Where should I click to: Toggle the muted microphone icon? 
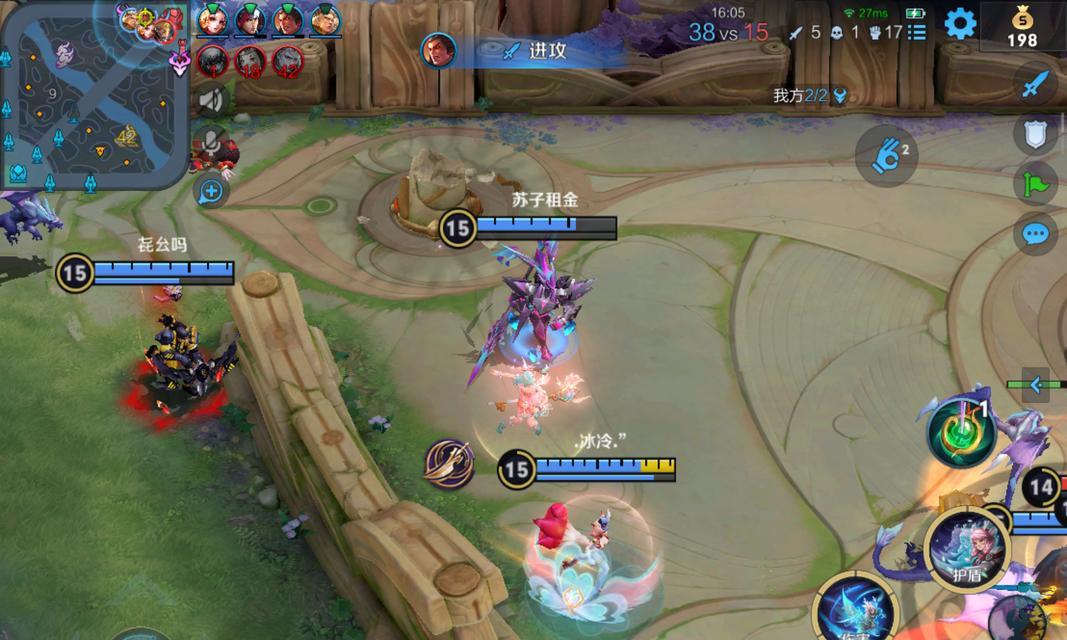(x=211, y=142)
